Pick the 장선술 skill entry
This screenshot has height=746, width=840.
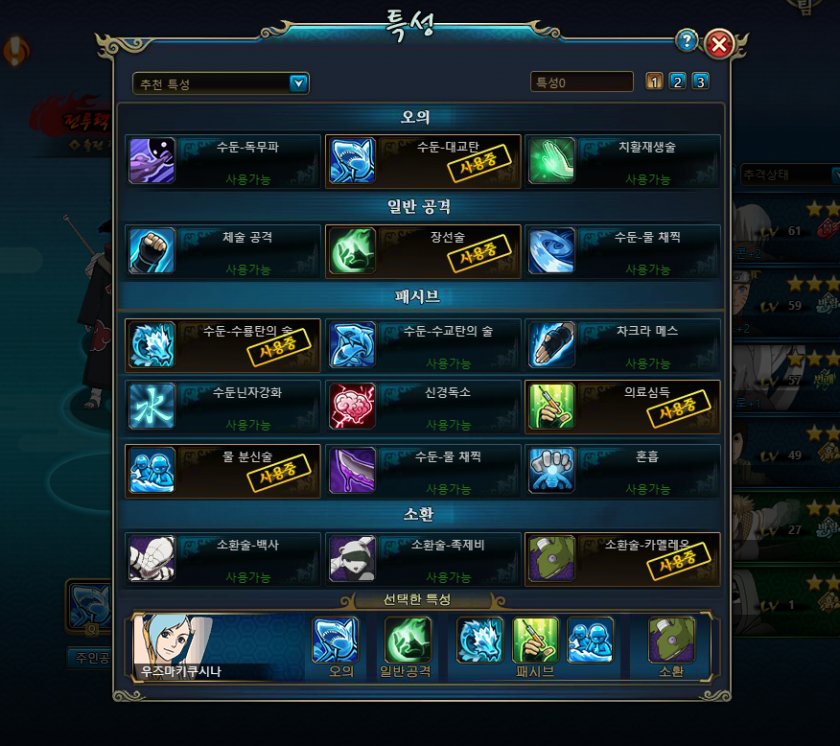coord(423,251)
